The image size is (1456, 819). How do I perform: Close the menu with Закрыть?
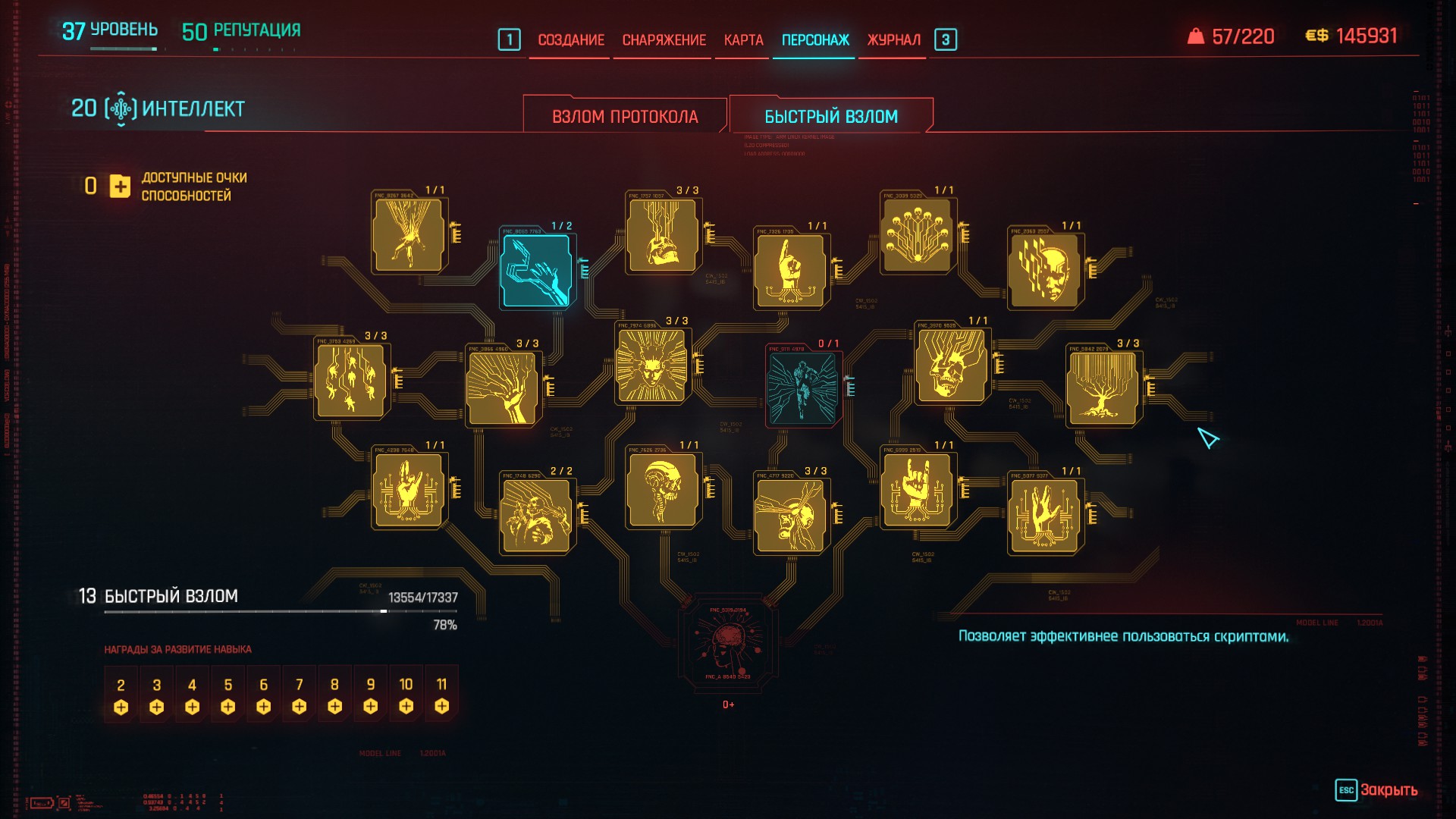point(1376,790)
